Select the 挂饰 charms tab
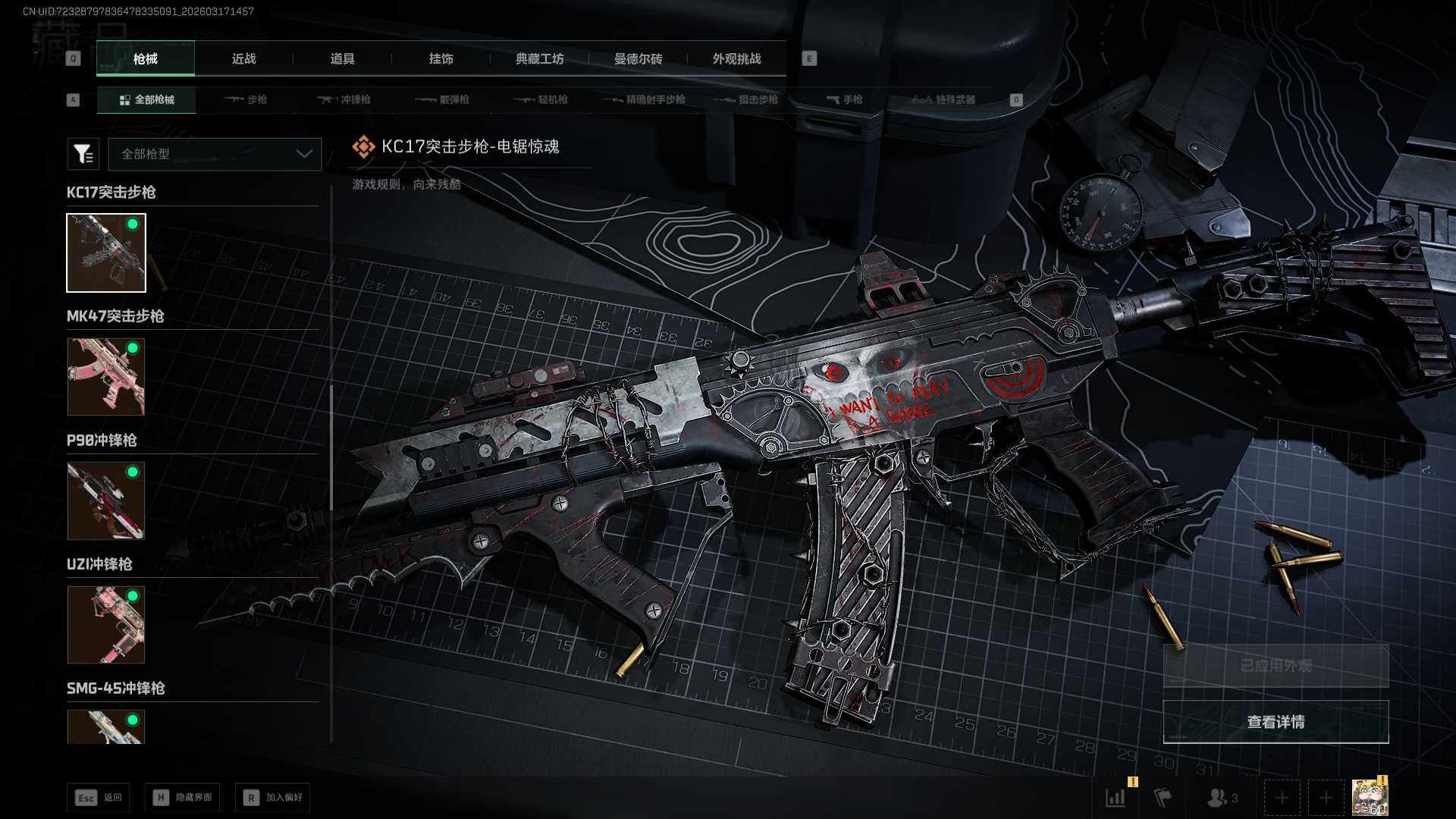The image size is (1456, 819). (441, 58)
